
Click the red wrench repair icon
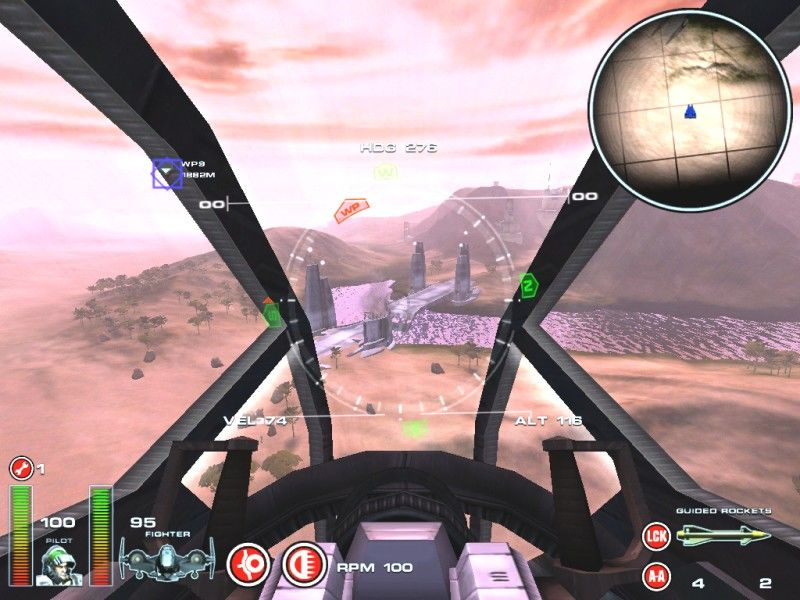click(x=19, y=467)
